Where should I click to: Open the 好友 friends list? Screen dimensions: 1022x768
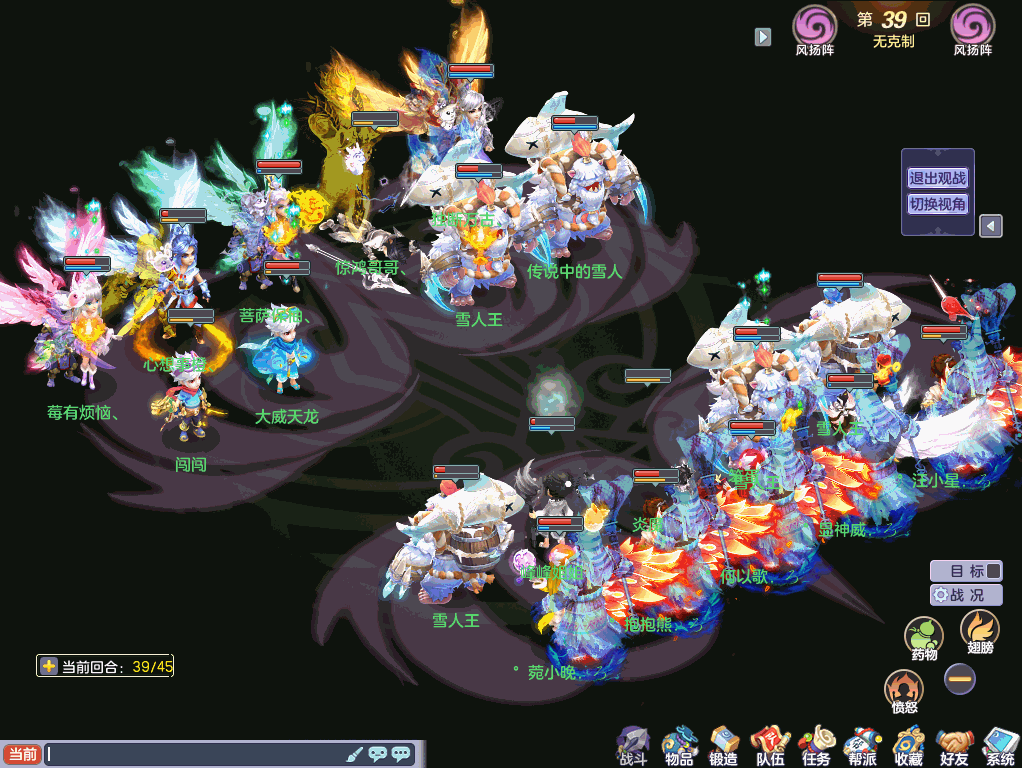(954, 745)
